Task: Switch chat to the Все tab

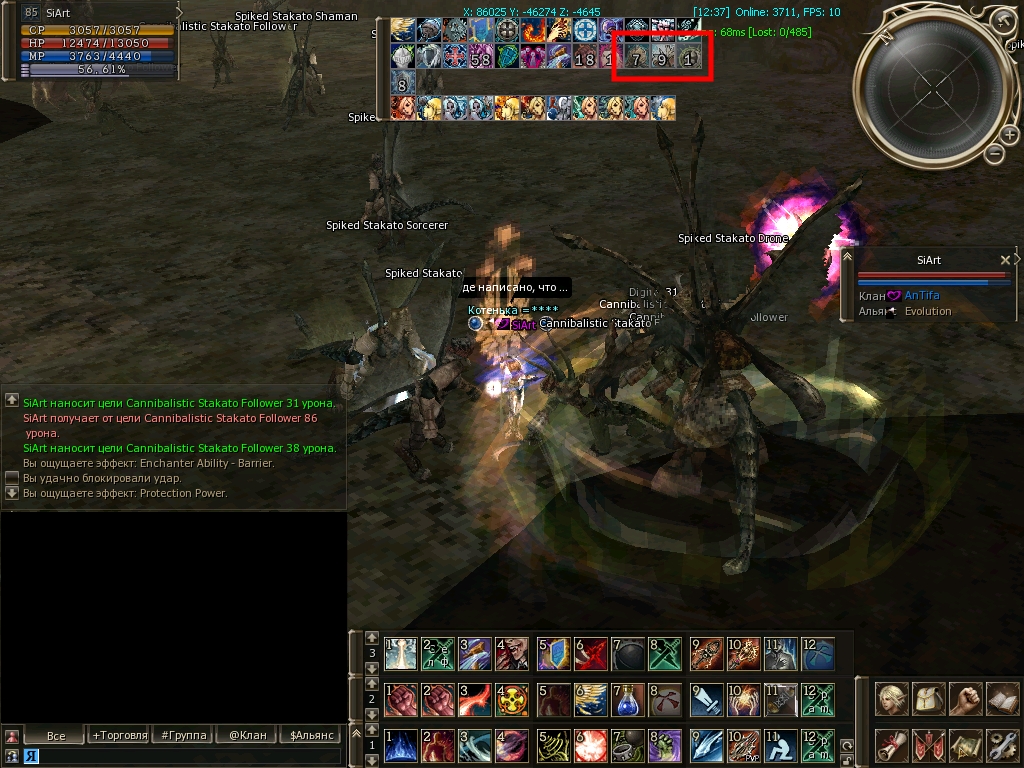Action: click(56, 735)
